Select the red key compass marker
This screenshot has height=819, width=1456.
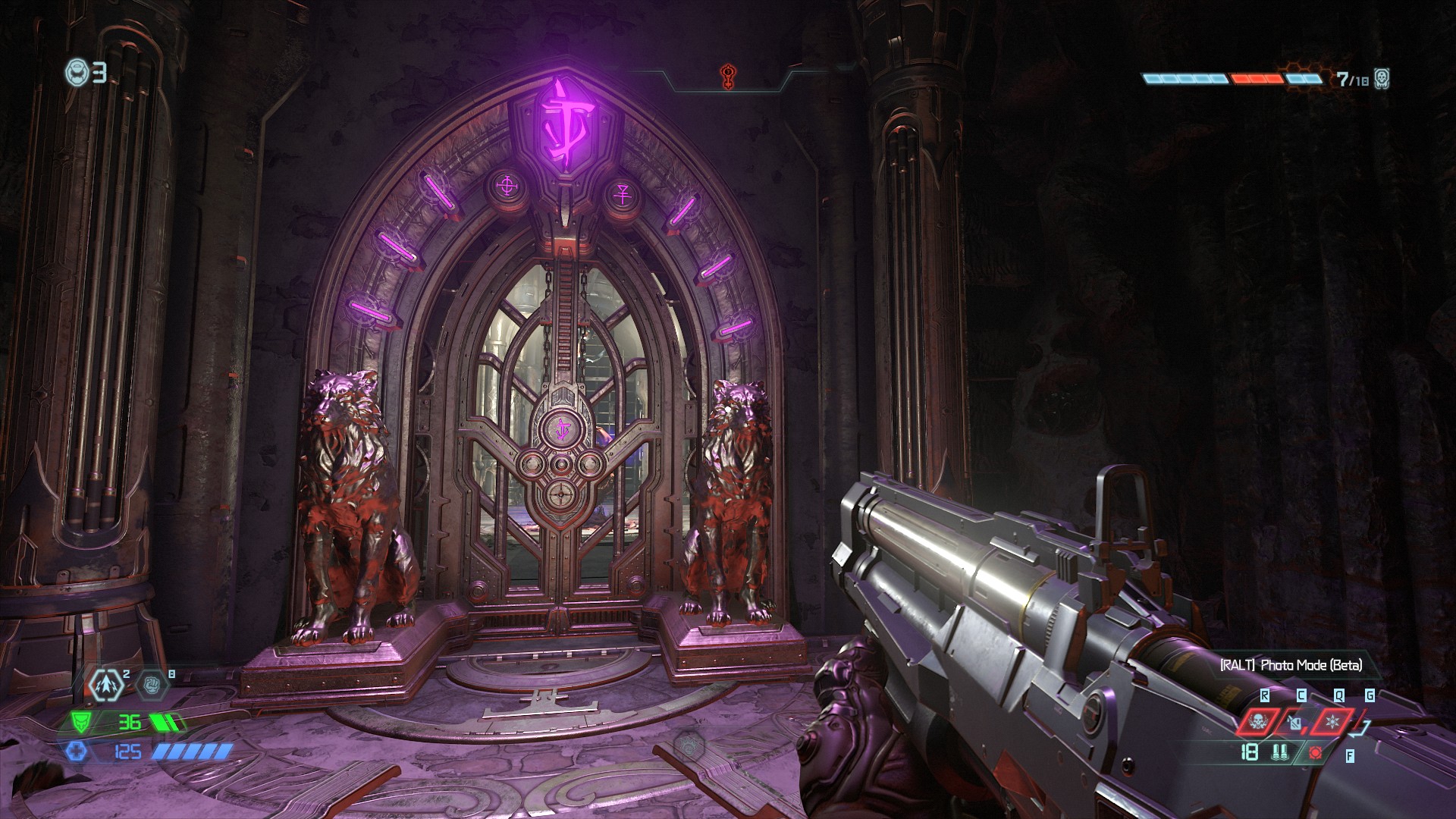[726, 77]
